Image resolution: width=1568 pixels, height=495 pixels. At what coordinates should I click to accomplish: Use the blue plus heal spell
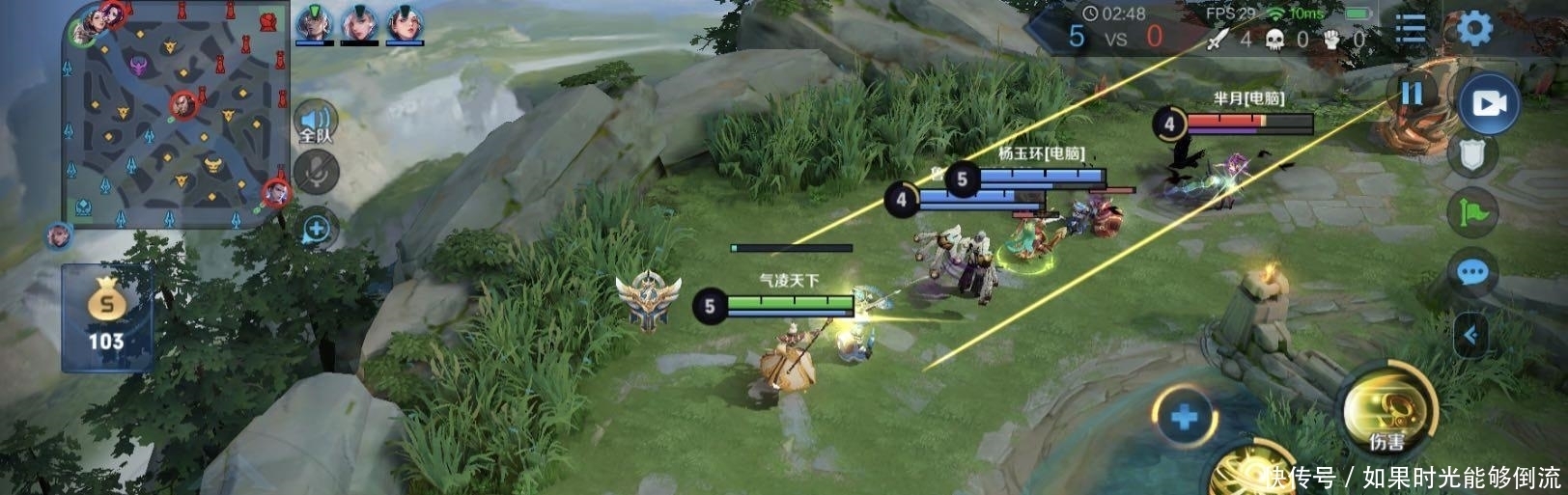pos(1185,418)
